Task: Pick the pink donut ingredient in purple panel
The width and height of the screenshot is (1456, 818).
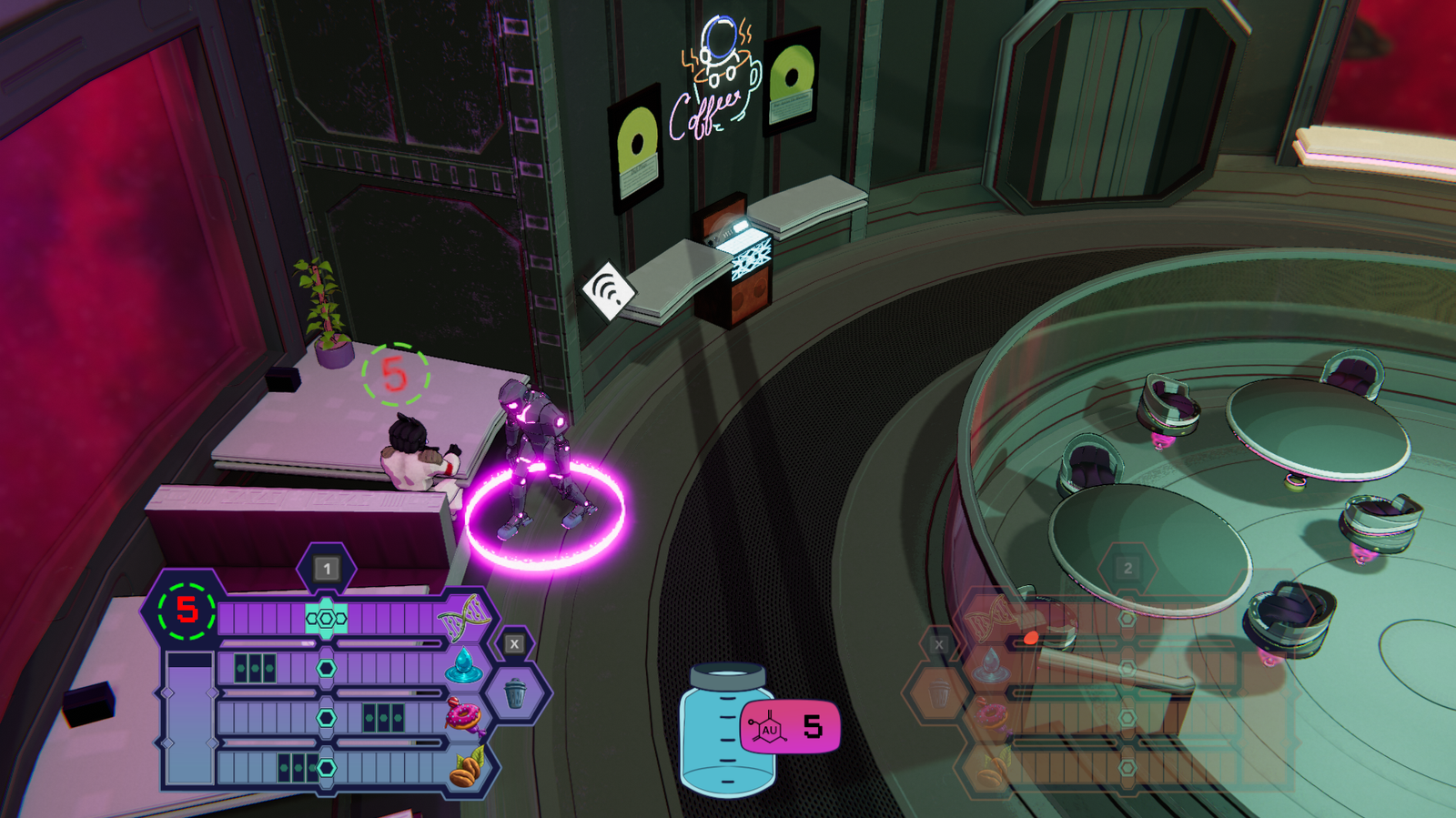Action: [x=463, y=717]
